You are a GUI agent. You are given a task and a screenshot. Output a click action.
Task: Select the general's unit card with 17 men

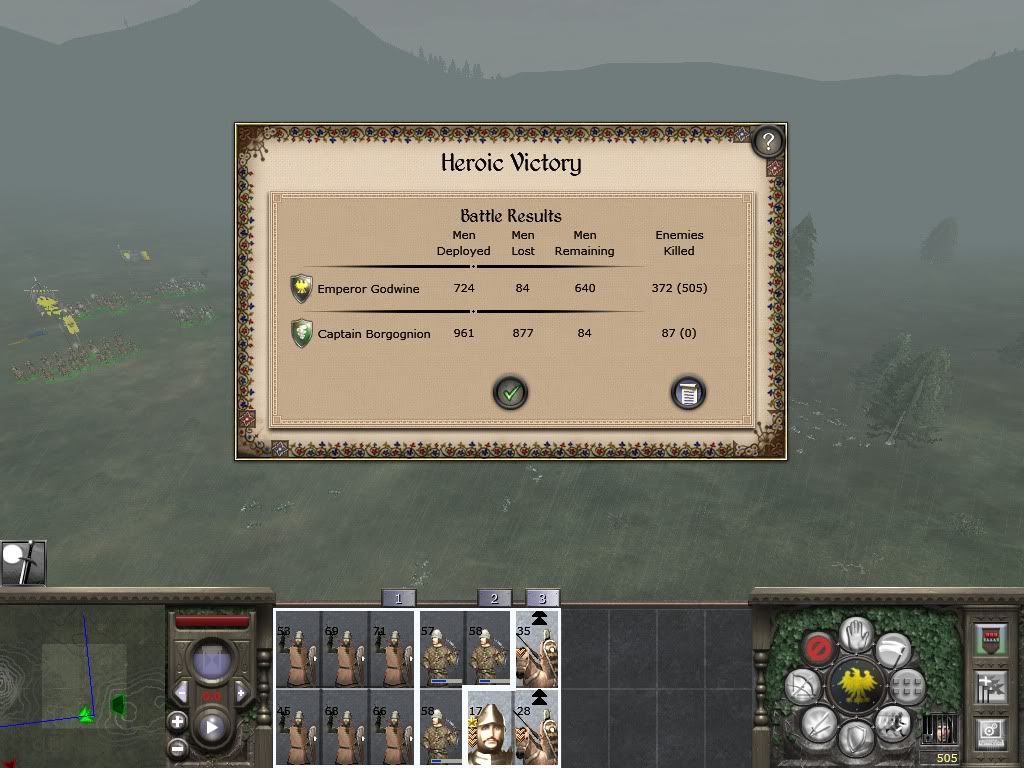[x=490, y=727]
